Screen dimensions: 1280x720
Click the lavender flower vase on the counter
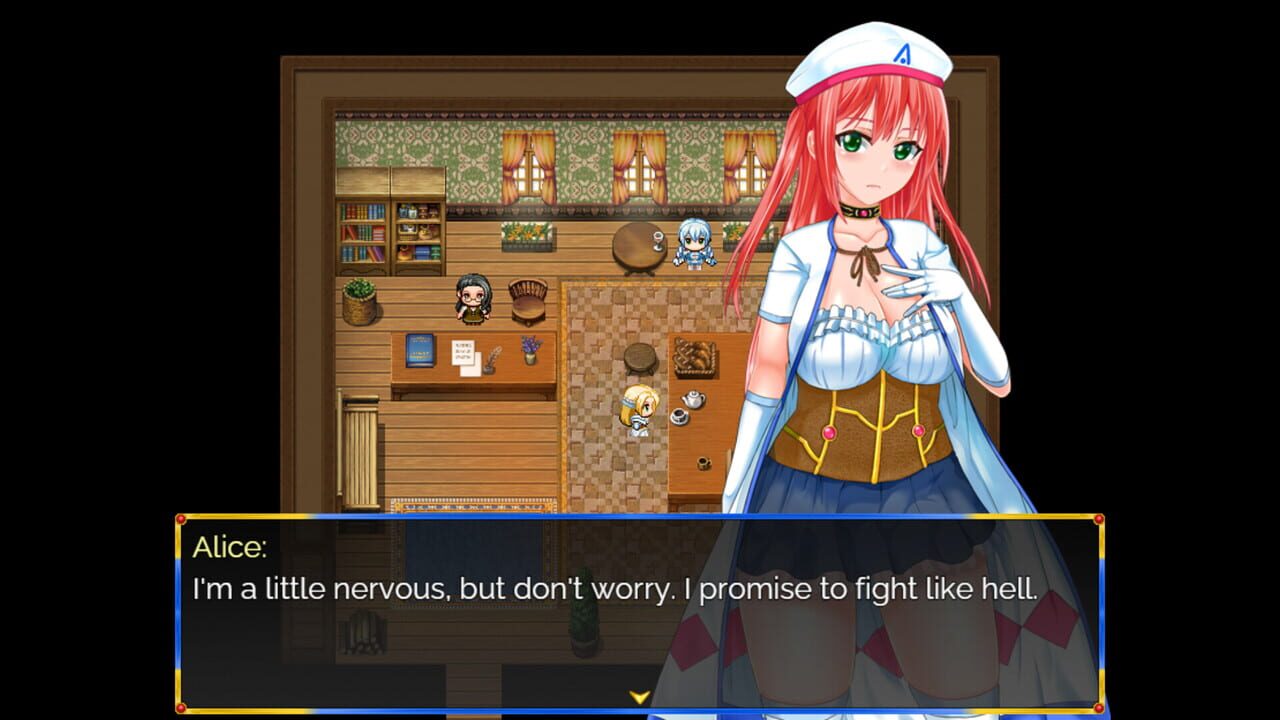pos(531,349)
